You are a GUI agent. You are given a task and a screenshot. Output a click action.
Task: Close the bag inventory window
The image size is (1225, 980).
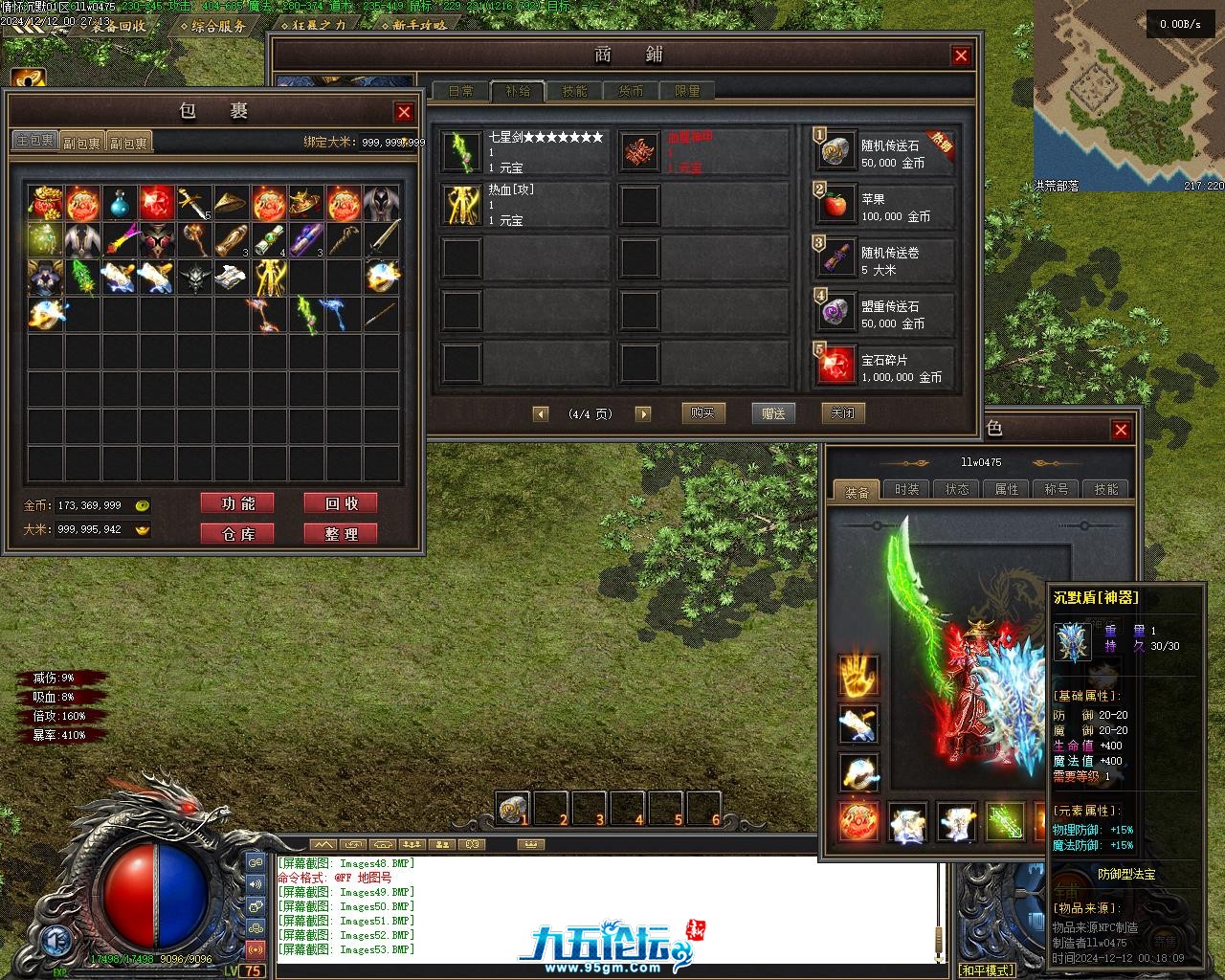pyautogui.click(x=404, y=112)
